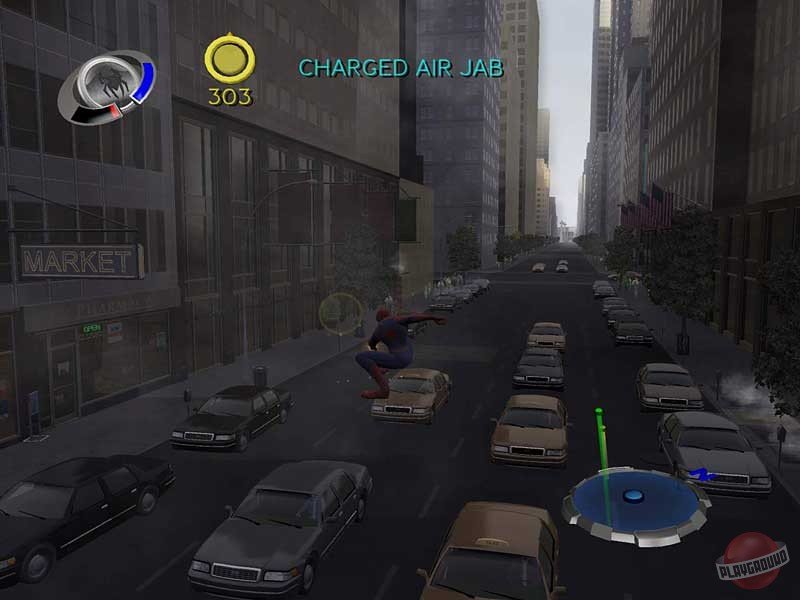
Task: Click the circular radar minimap
Action: pyautogui.click(x=635, y=500)
